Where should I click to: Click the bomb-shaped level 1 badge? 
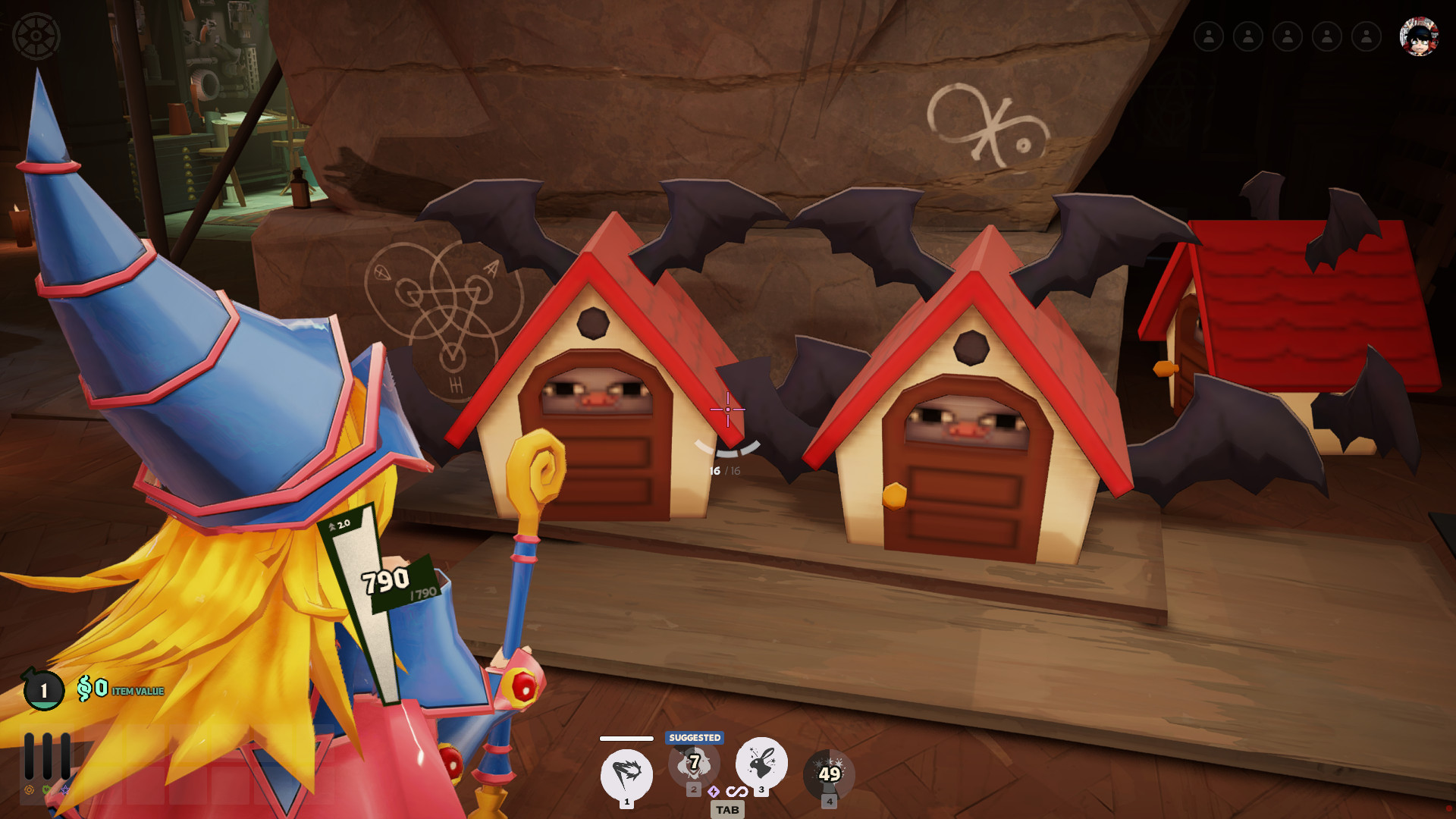pyautogui.click(x=43, y=690)
